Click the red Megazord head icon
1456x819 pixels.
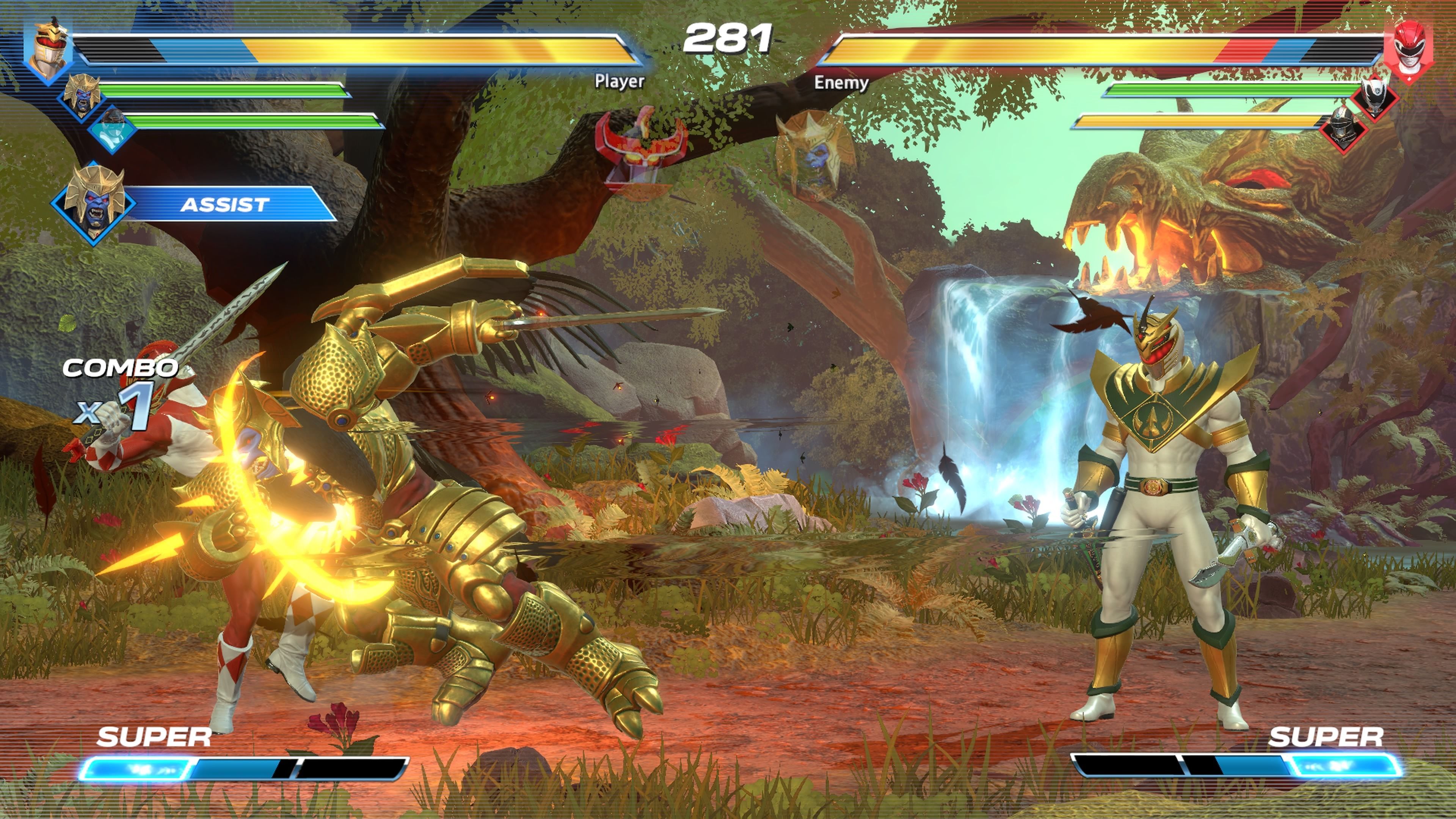[640, 148]
